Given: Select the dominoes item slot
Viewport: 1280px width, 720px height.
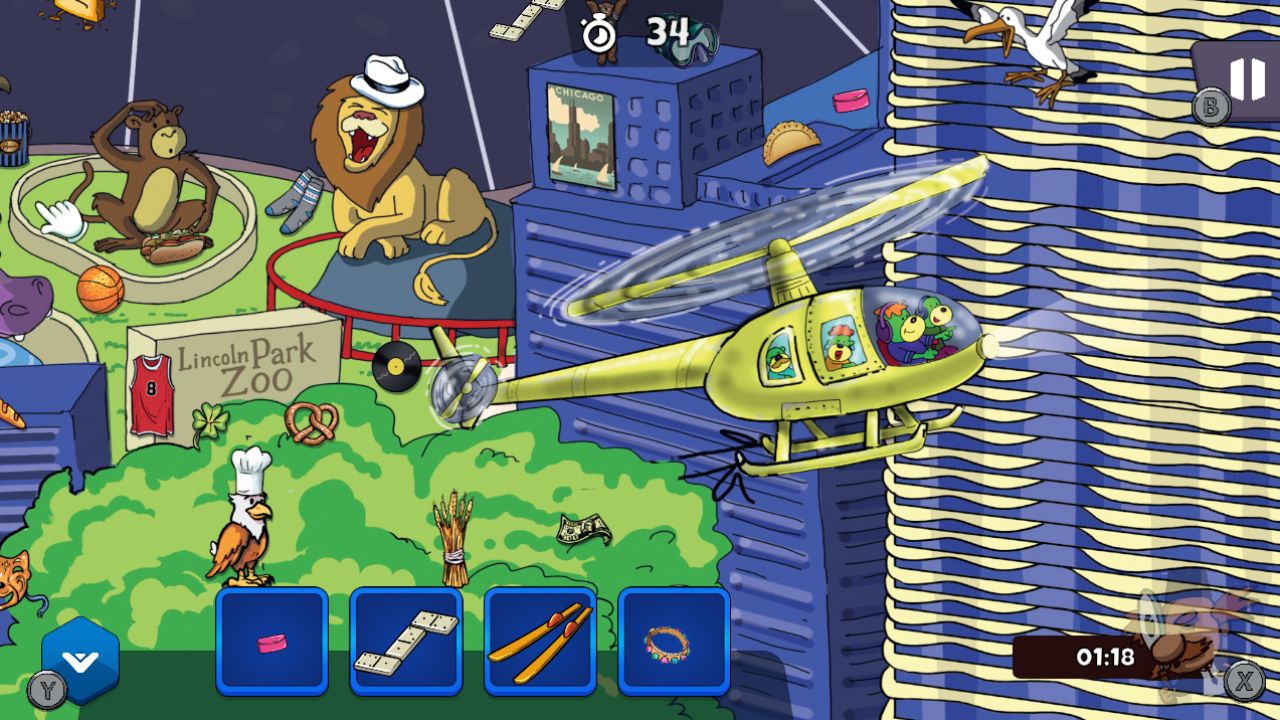Looking at the screenshot, I should tap(407, 645).
